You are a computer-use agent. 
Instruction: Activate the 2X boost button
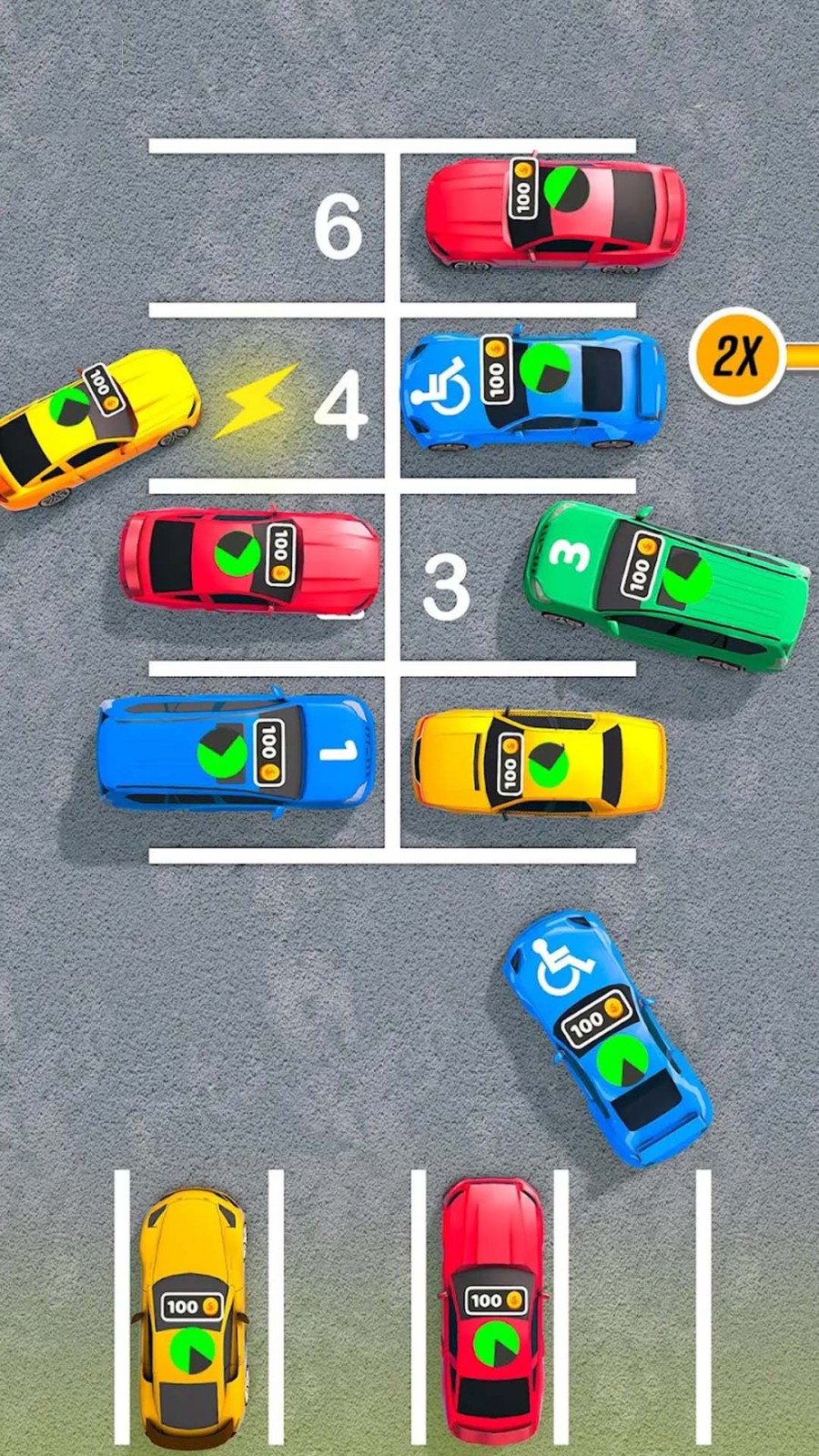[x=737, y=356]
